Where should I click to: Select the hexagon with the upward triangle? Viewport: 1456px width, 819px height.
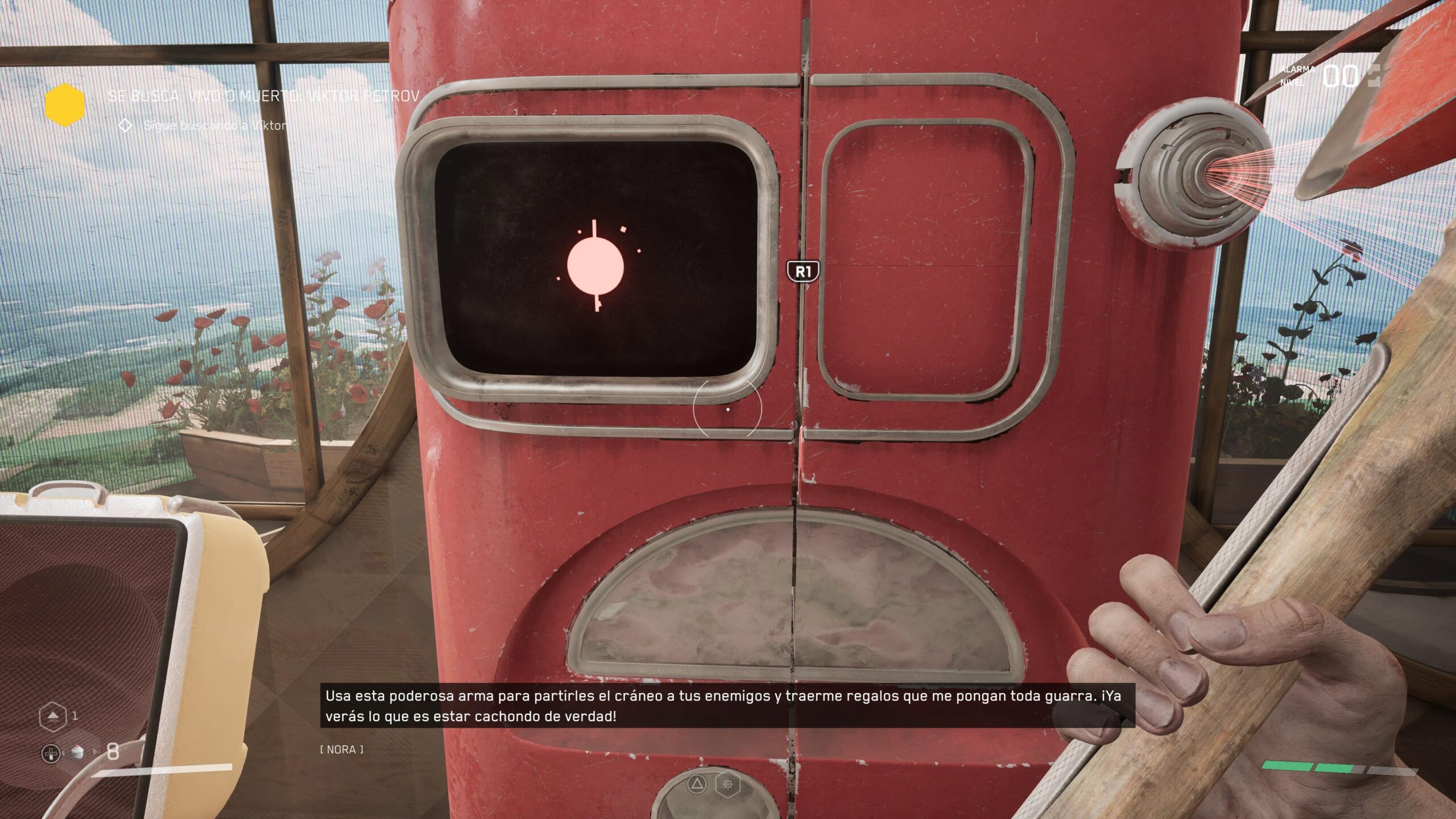tap(52, 715)
